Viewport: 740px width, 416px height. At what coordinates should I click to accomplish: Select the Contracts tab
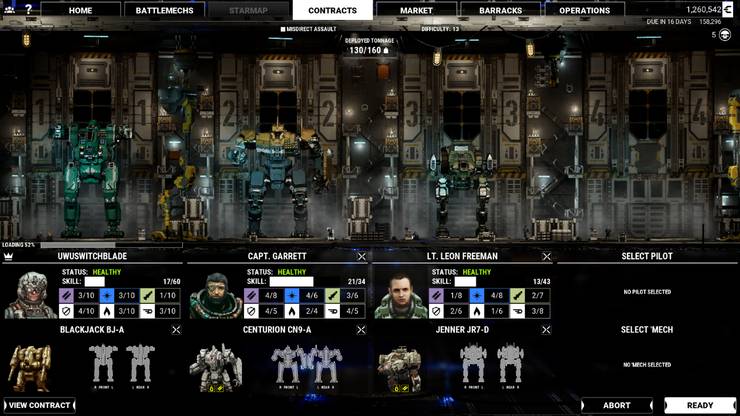coord(332,10)
